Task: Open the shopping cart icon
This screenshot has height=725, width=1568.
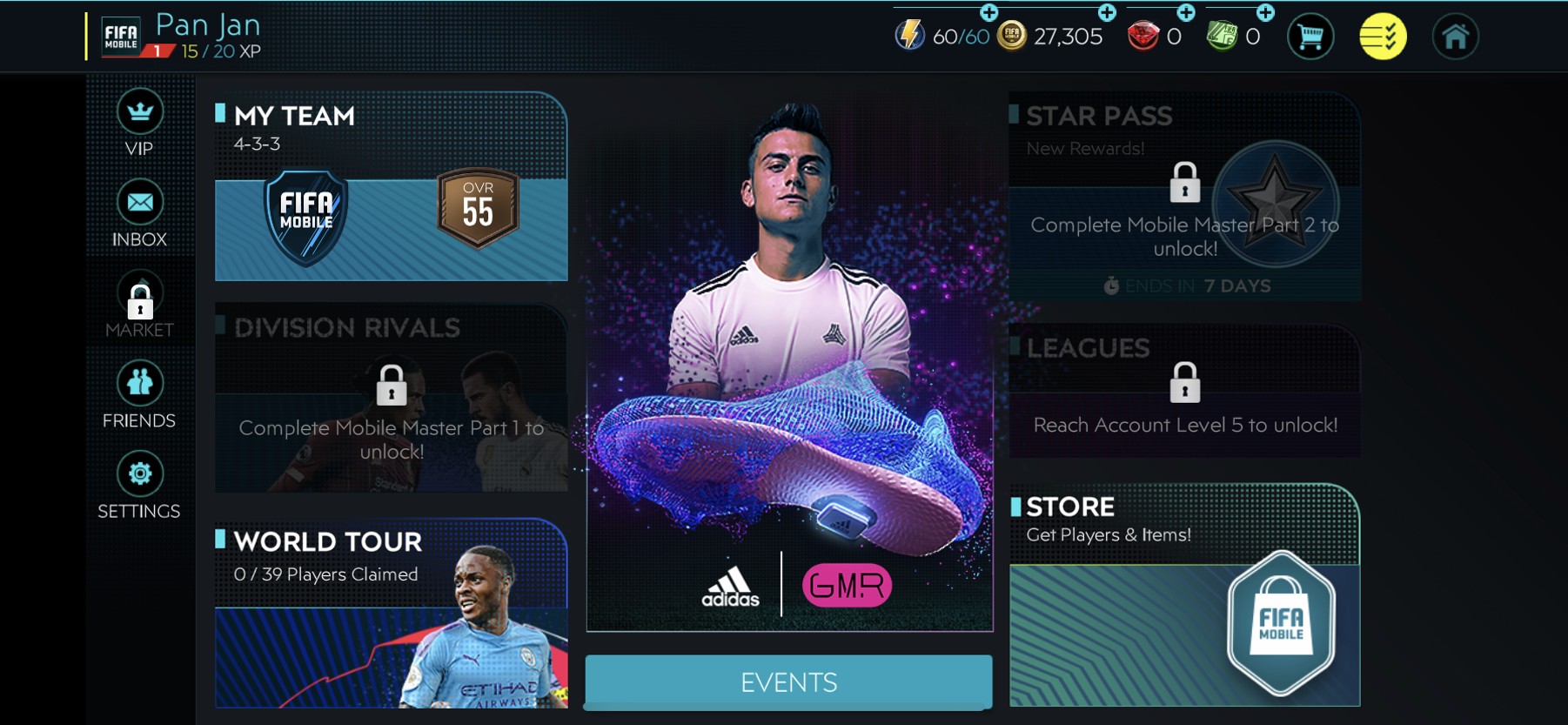Action: point(1310,37)
